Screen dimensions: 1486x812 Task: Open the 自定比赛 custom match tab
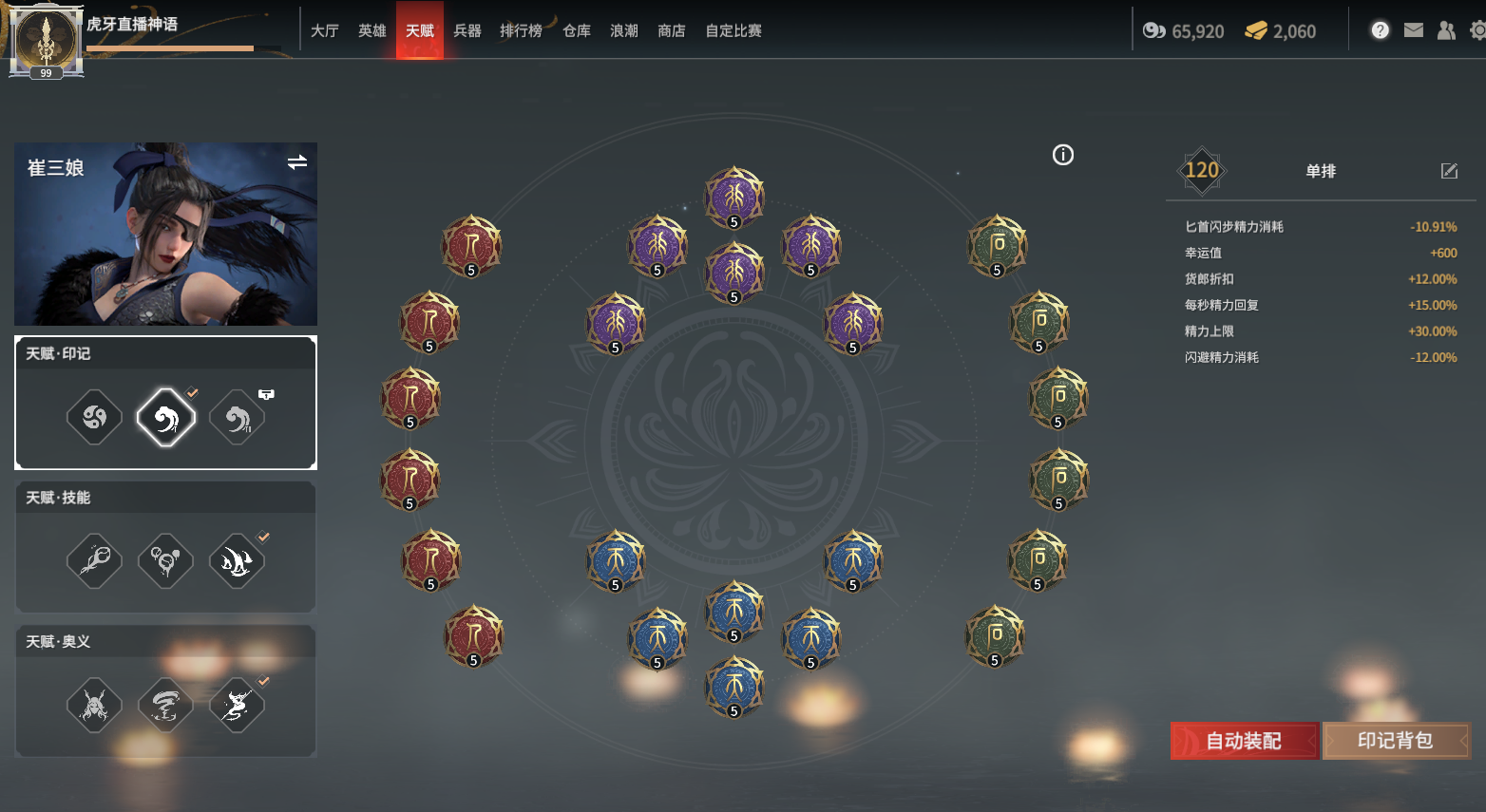733,30
